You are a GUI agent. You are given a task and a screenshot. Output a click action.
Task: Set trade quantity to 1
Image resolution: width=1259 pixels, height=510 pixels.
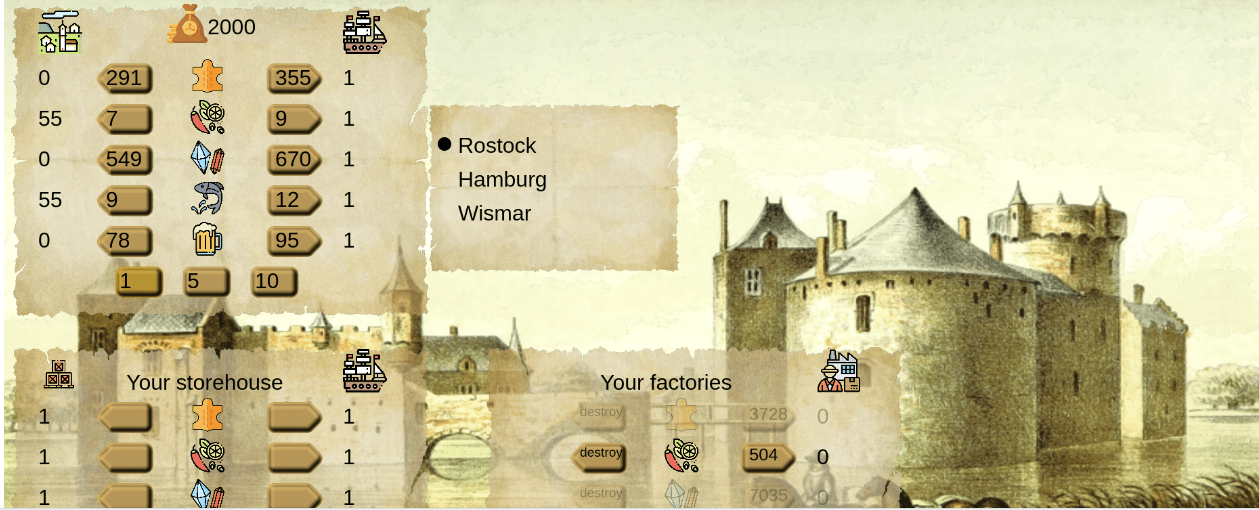tap(138, 282)
